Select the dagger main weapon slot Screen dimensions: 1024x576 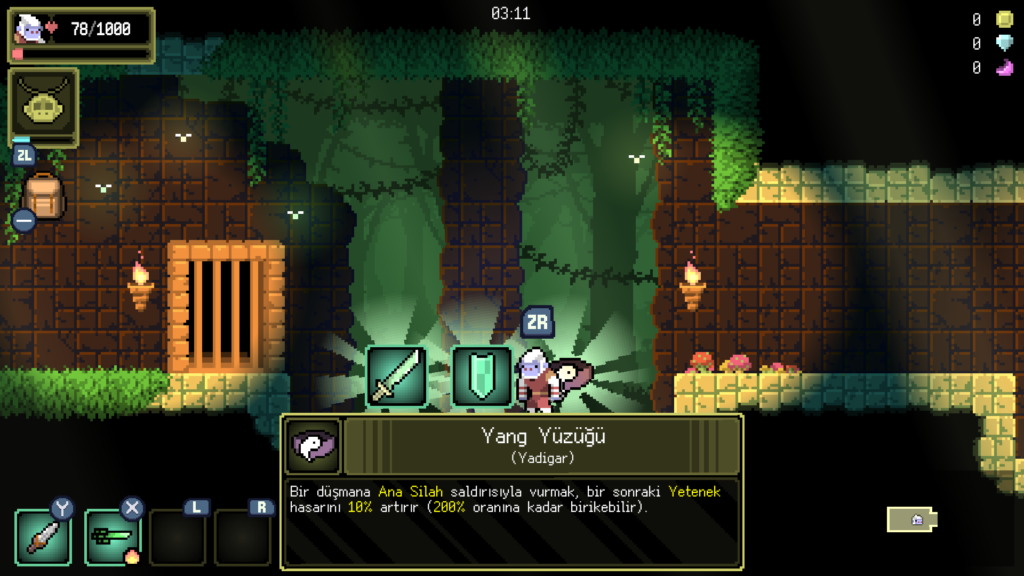(x=43, y=537)
